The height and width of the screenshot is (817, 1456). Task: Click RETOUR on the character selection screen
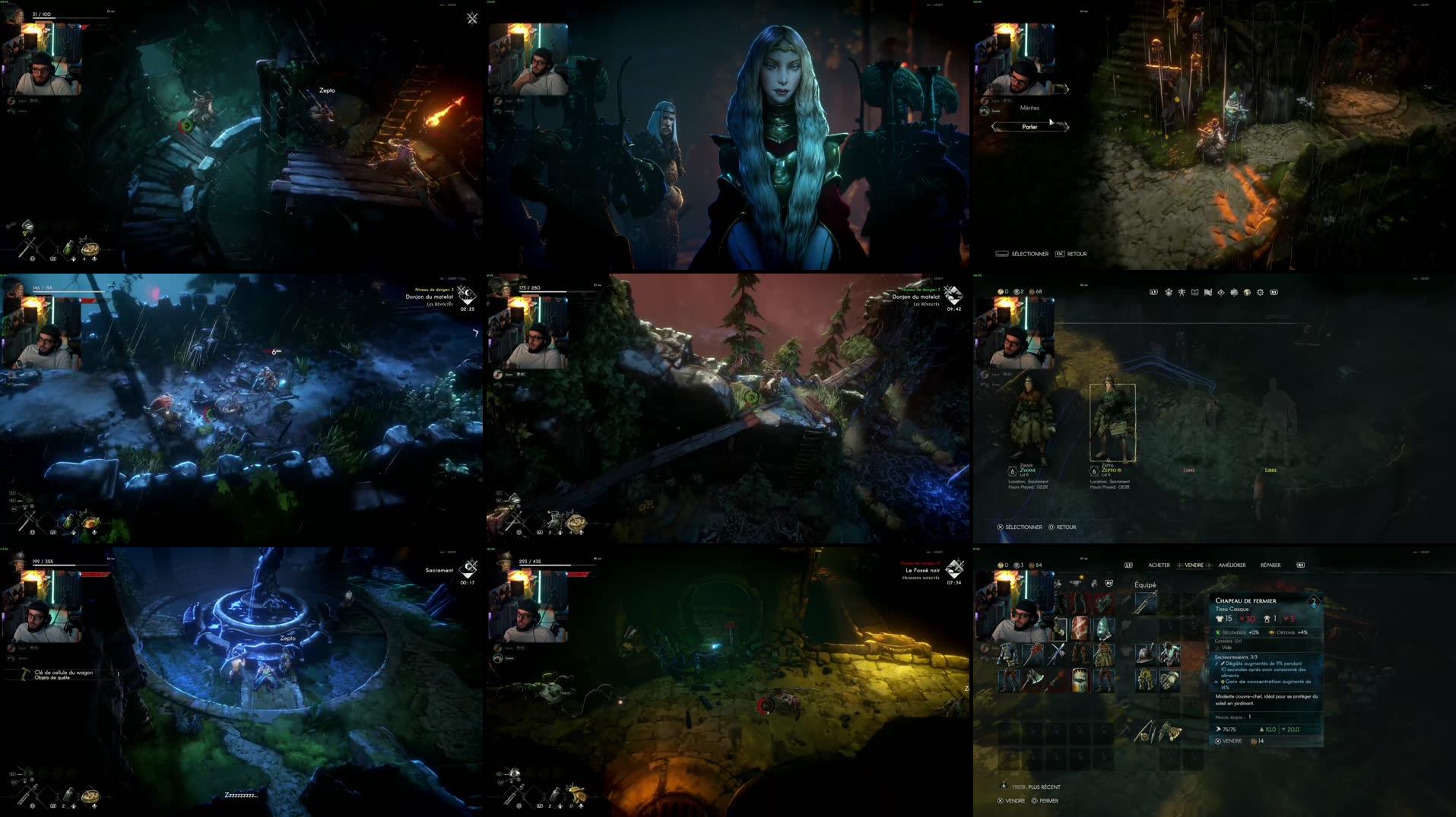tap(1064, 527)
